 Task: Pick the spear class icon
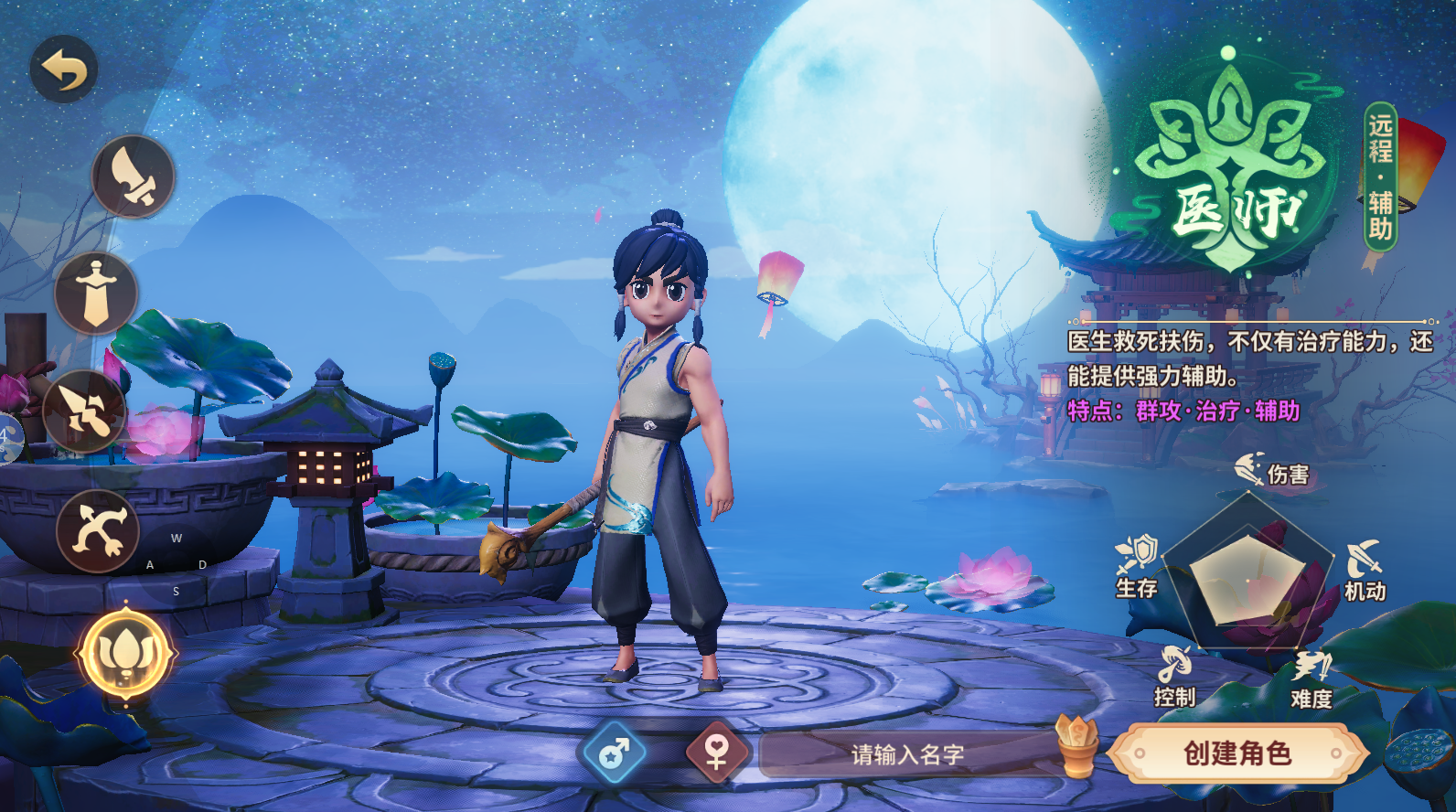point(84,411)
